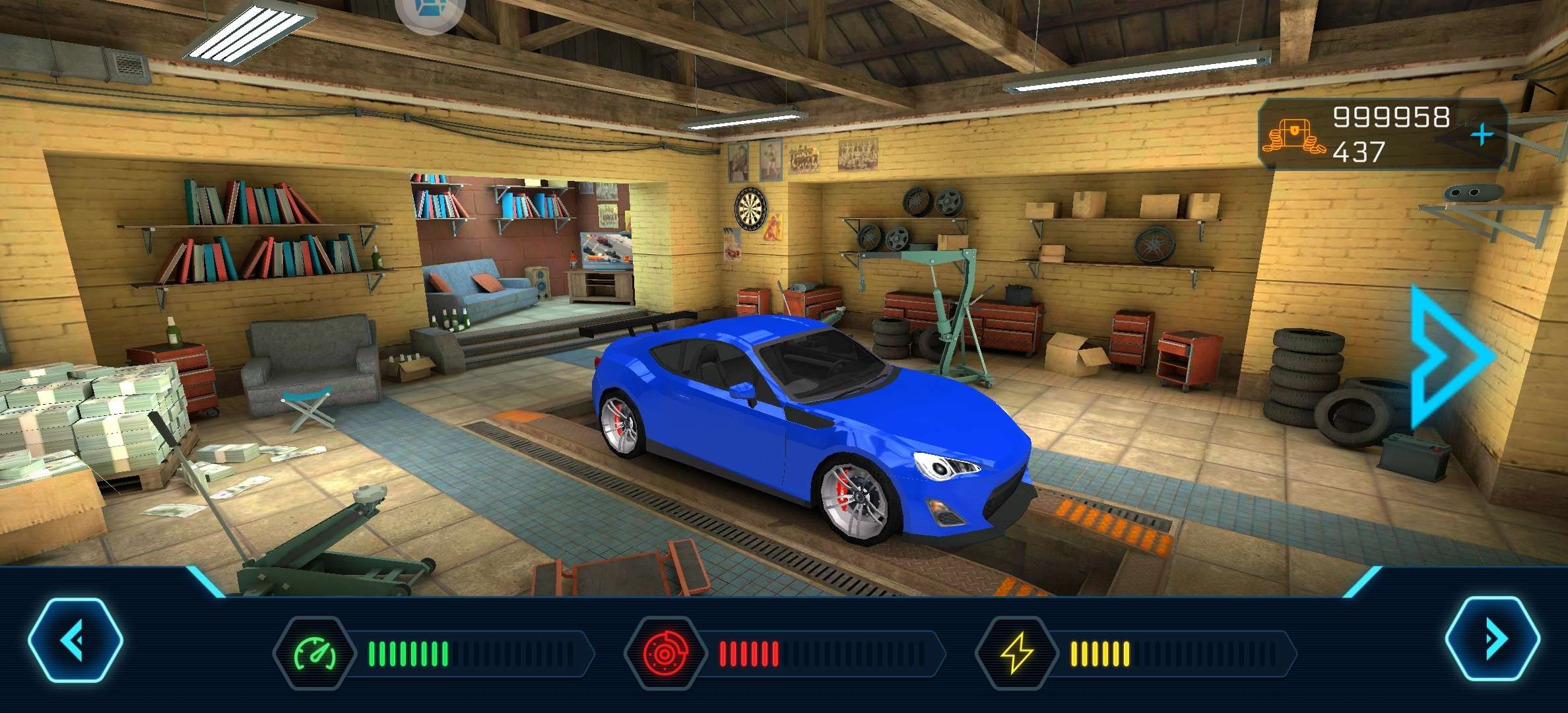
Task: Tap the large cyan forward arrow to continue
Action: coord(1450,356)
